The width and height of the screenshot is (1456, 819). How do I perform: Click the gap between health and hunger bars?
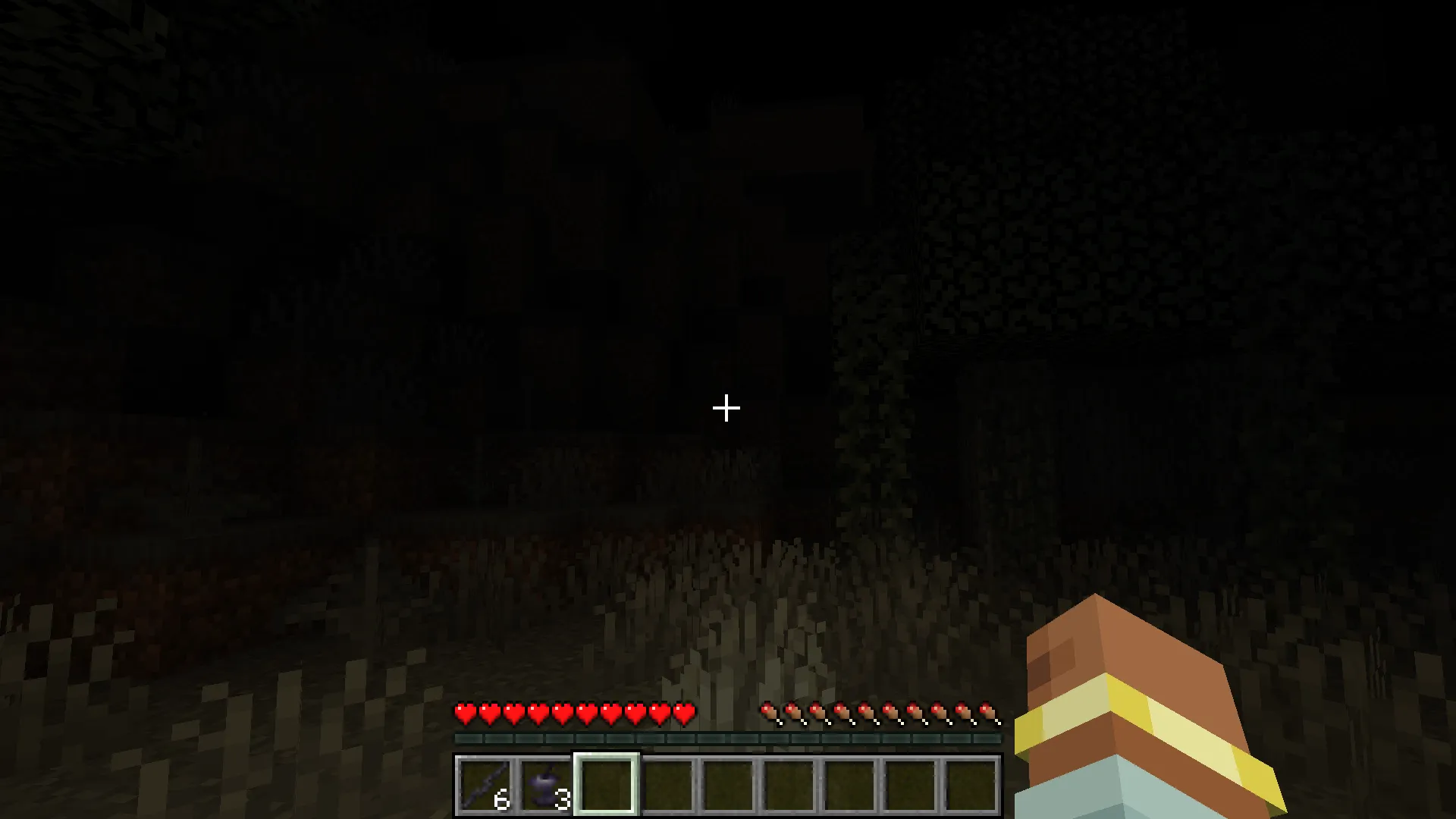(726, 713)
